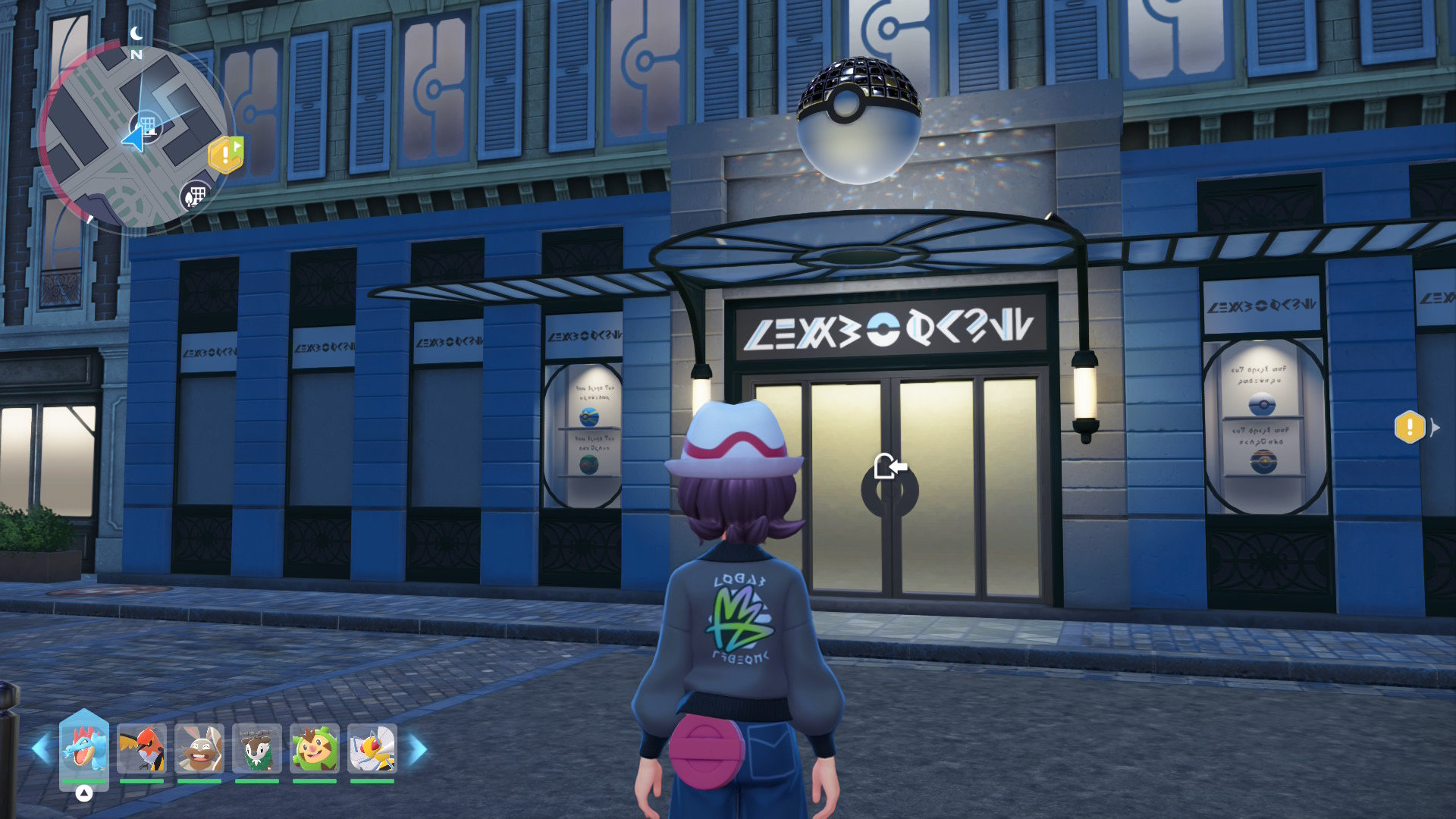
Task: Switch to Chespin in the party
Action: [315, 748]
